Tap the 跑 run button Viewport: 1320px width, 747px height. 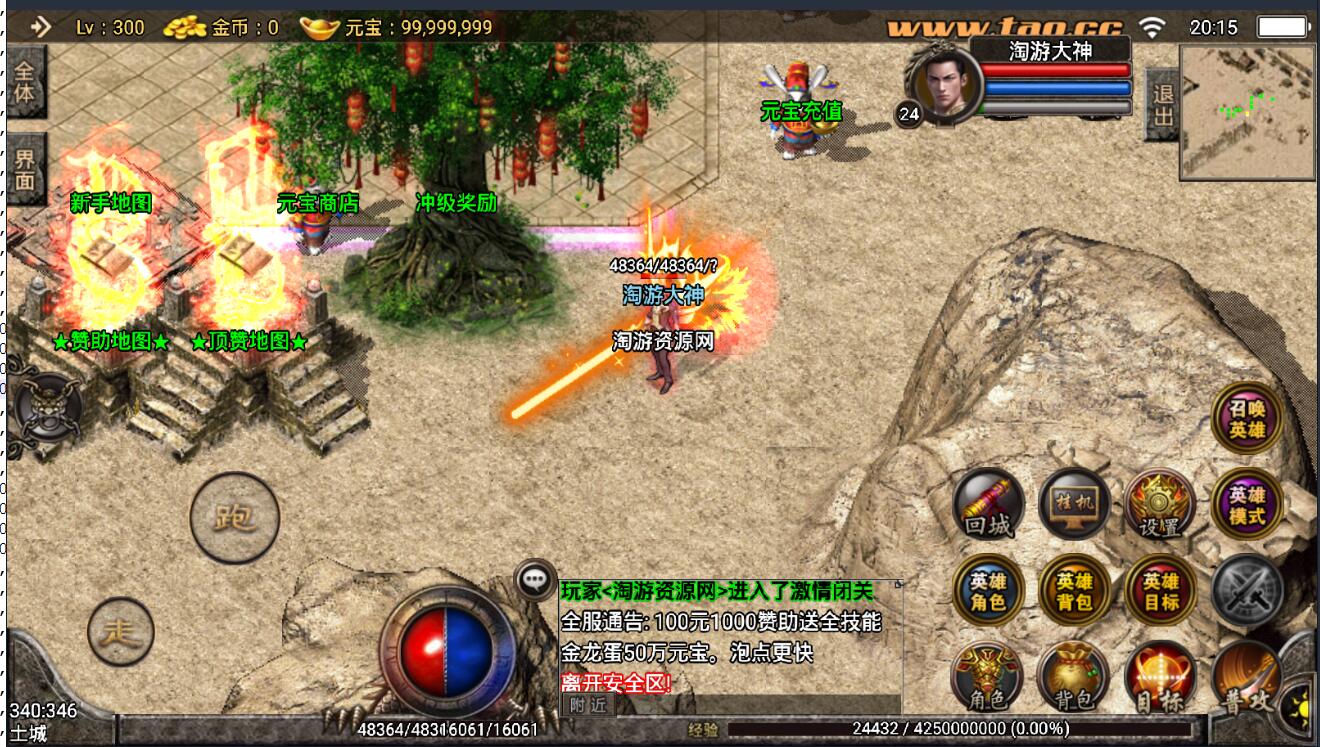pos(235,518)
